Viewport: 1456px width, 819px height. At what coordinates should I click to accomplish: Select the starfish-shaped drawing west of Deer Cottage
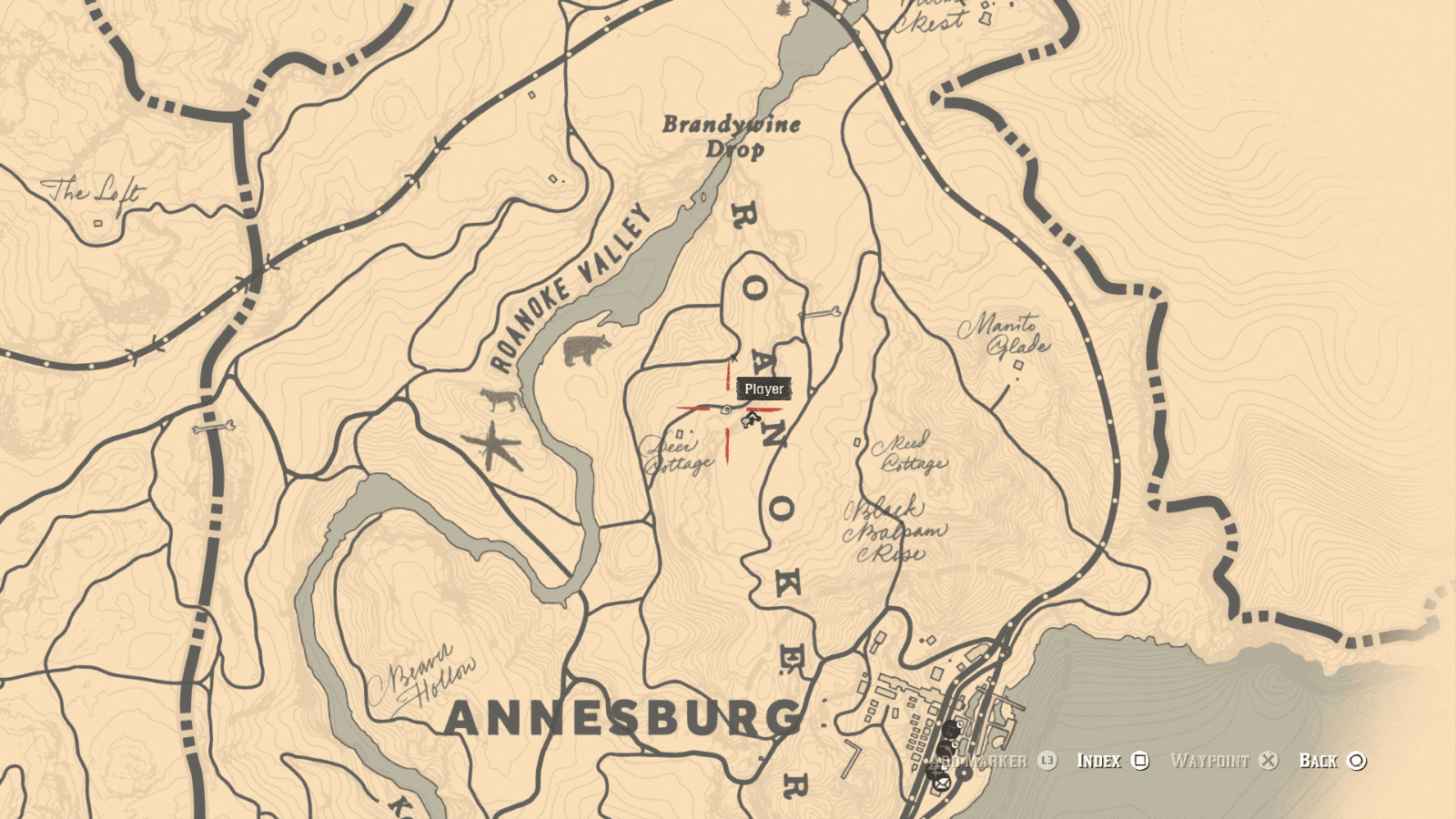tap(492, 445)
